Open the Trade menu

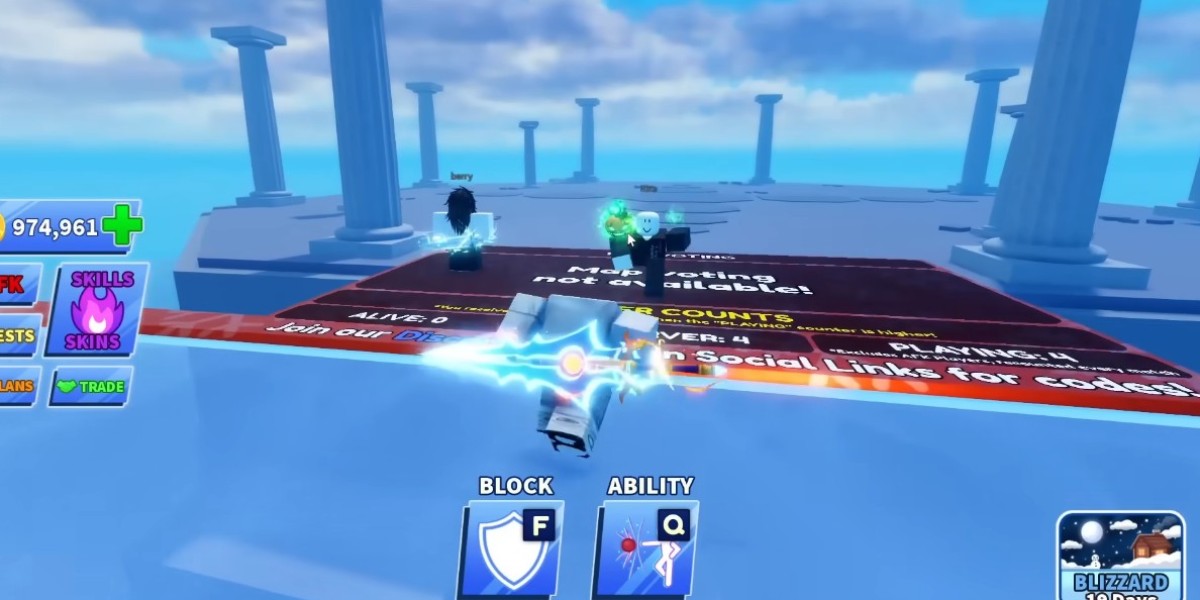click(91, 387)
